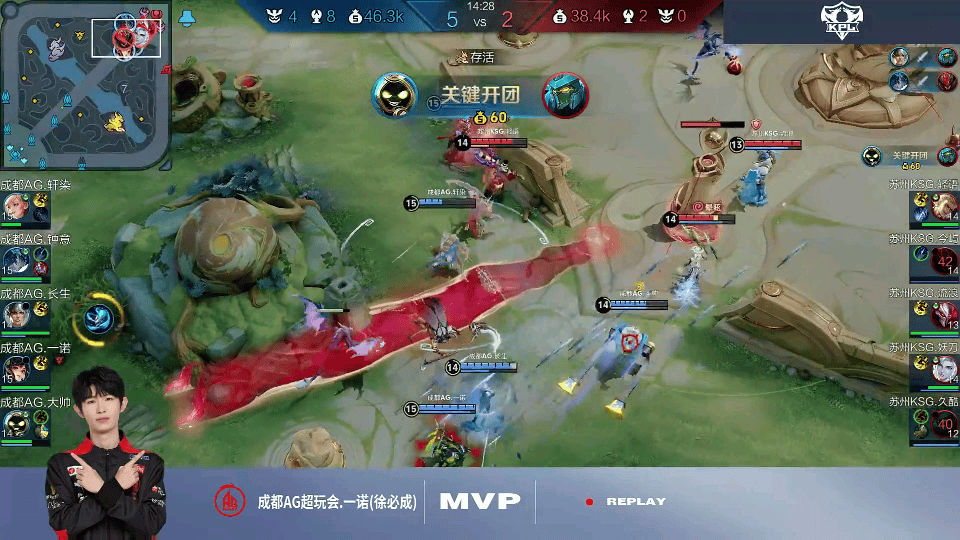Select player 苏州KSG.今屿's hero portrait
Image resolution: width=960 pixels, height=540 pixels.
946,260
